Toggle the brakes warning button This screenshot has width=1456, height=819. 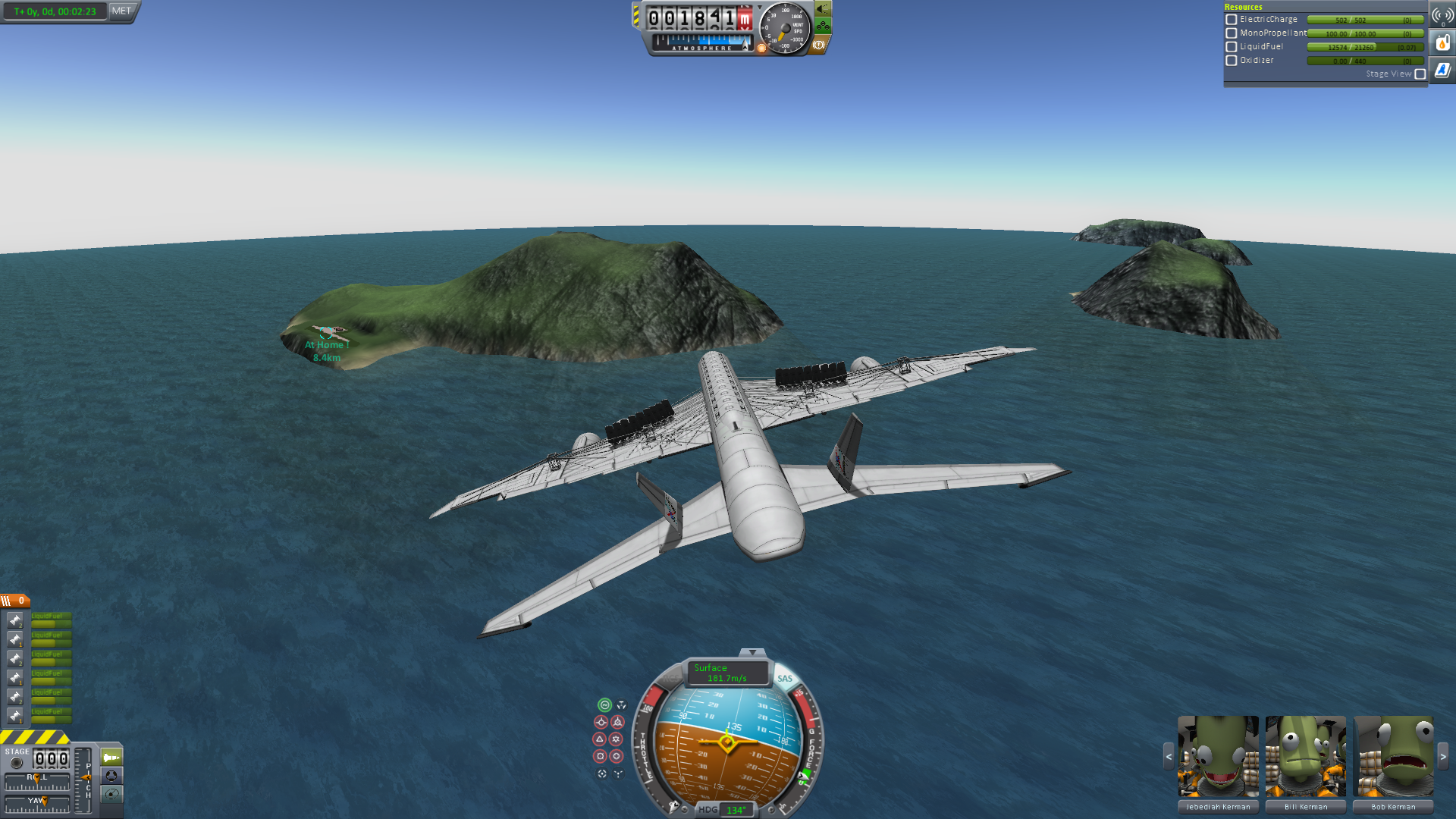click(819, 45)
